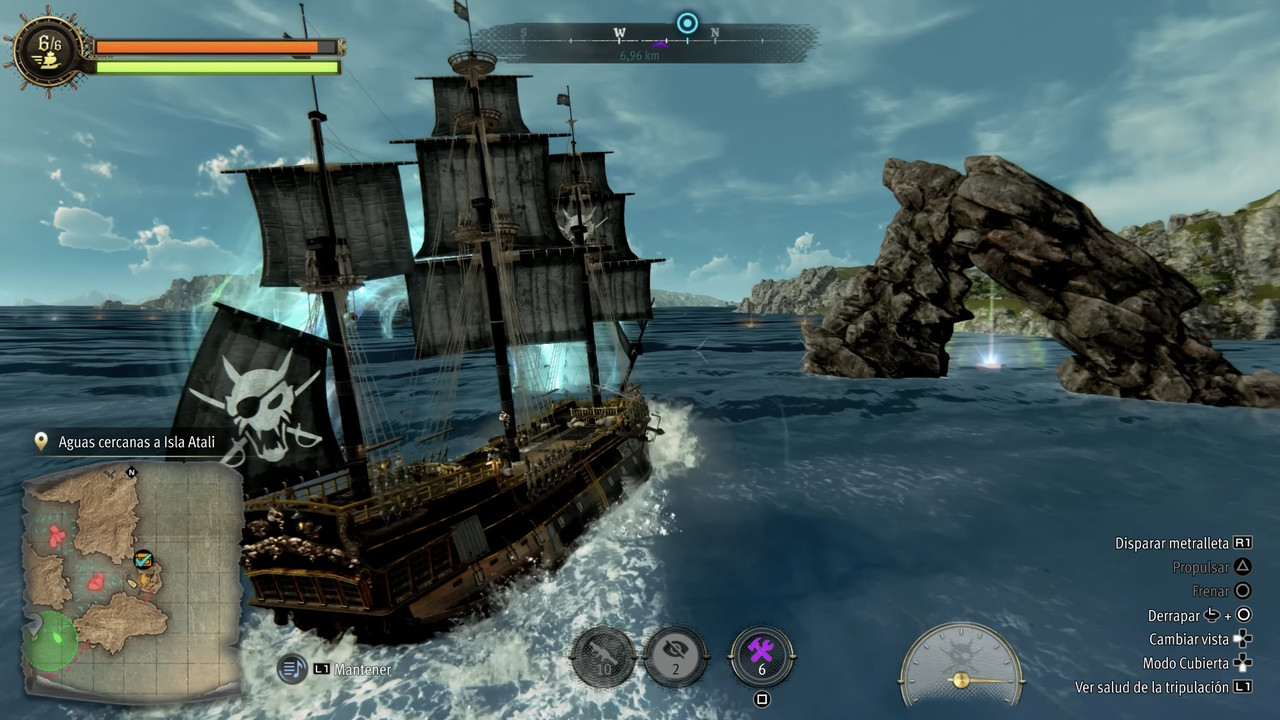The image size is (1280, 720).
Task: Use the crossed-out eye stealth item
Action: (x=675, y=656)
